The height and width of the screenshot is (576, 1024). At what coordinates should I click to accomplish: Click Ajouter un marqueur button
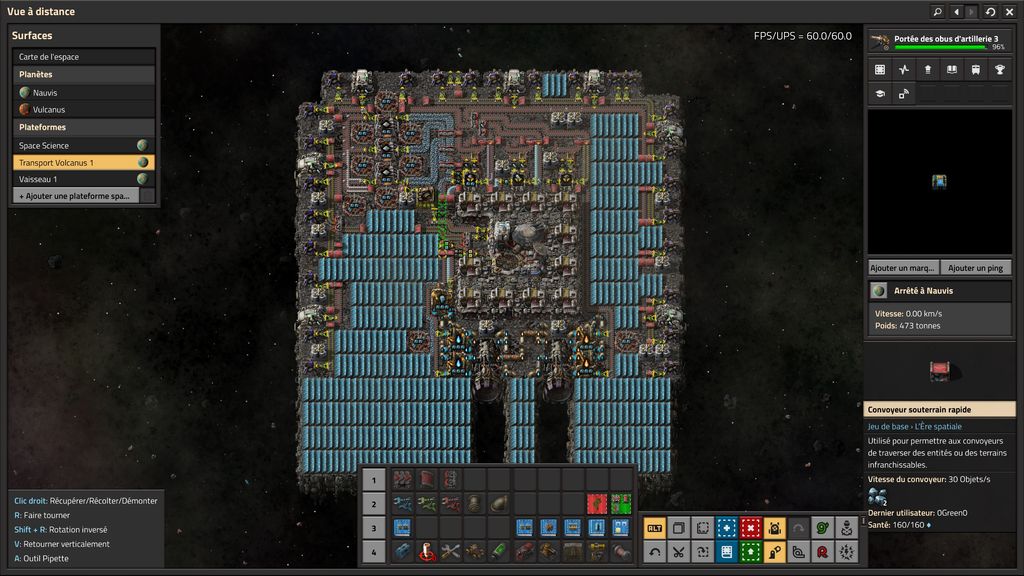pyautogui.click(x=903, y=268)
